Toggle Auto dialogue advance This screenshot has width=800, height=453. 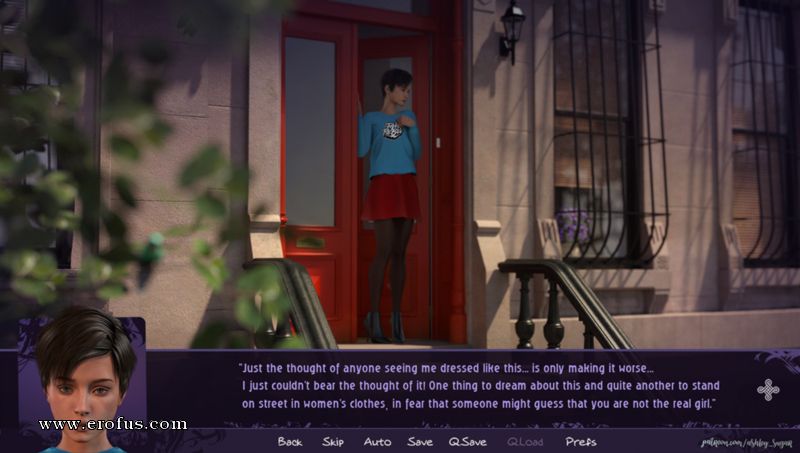point(377,442)
